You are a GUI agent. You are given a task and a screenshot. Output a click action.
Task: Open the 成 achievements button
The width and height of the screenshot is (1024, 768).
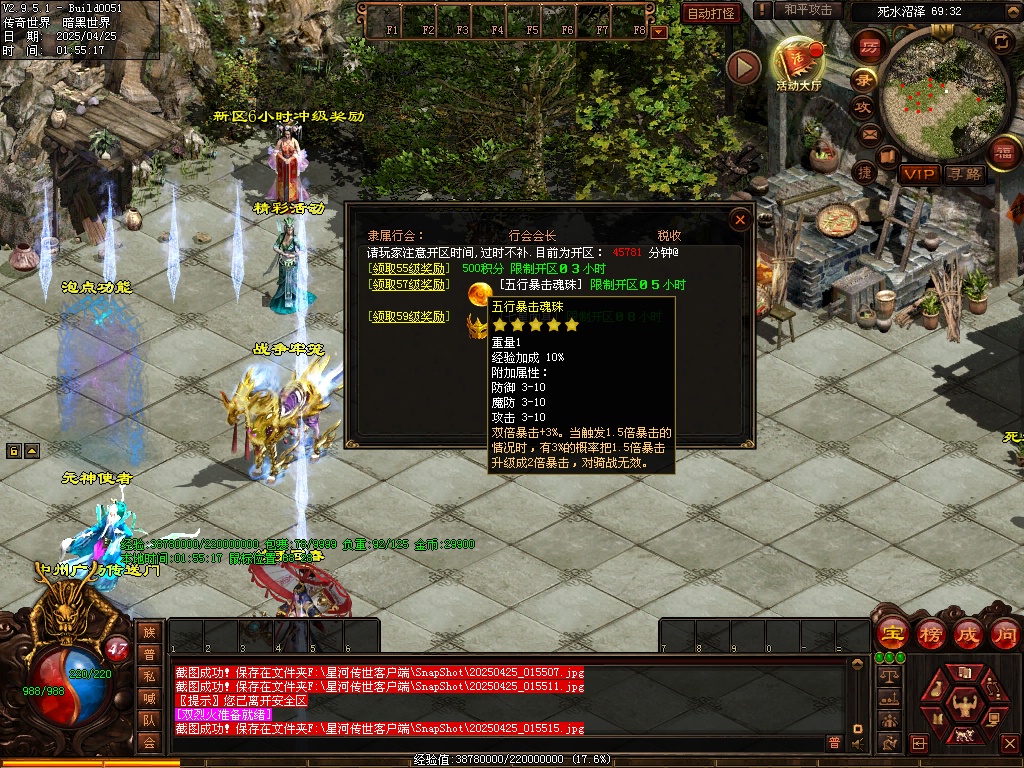click(967, 633)
